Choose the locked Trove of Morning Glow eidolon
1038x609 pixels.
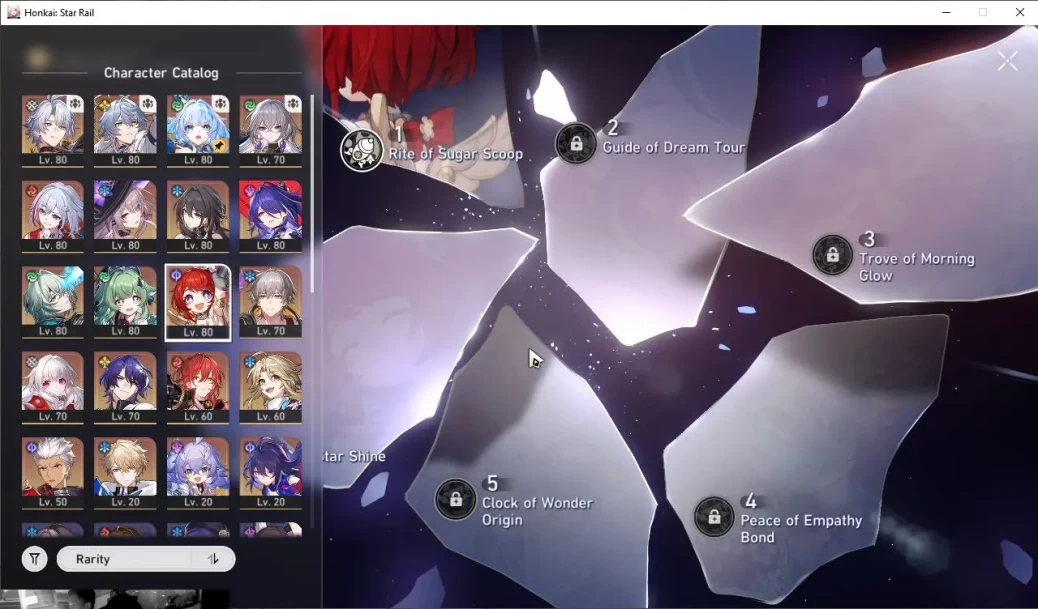[832, 255]
